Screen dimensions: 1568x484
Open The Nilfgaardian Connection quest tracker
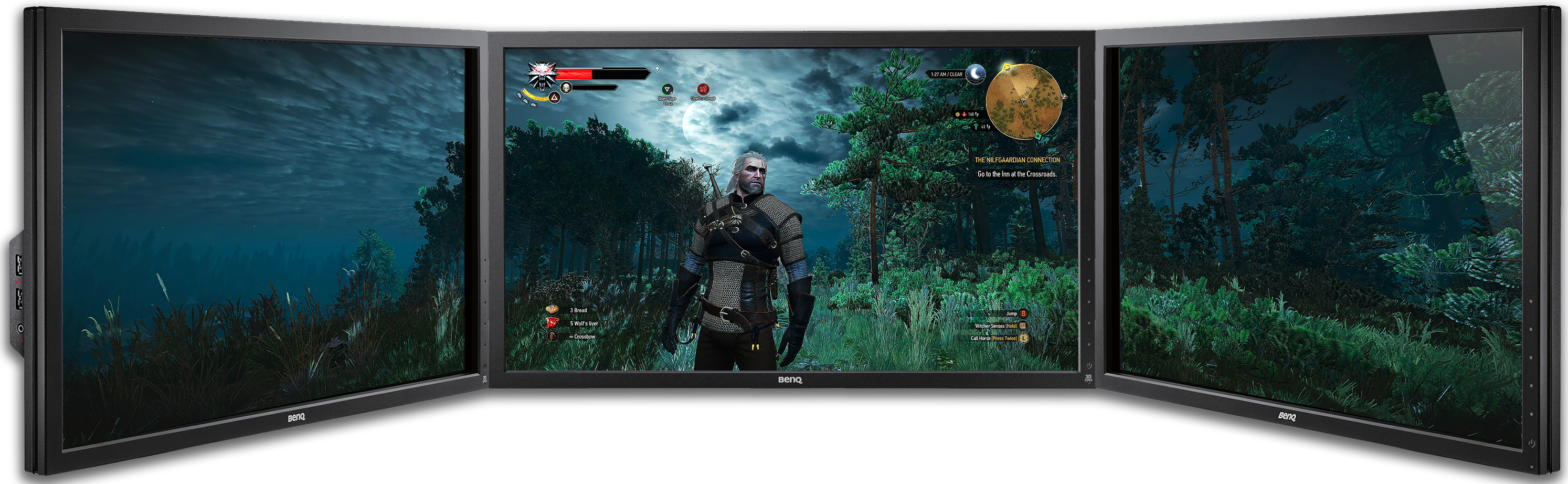(x=1016, y=160)
